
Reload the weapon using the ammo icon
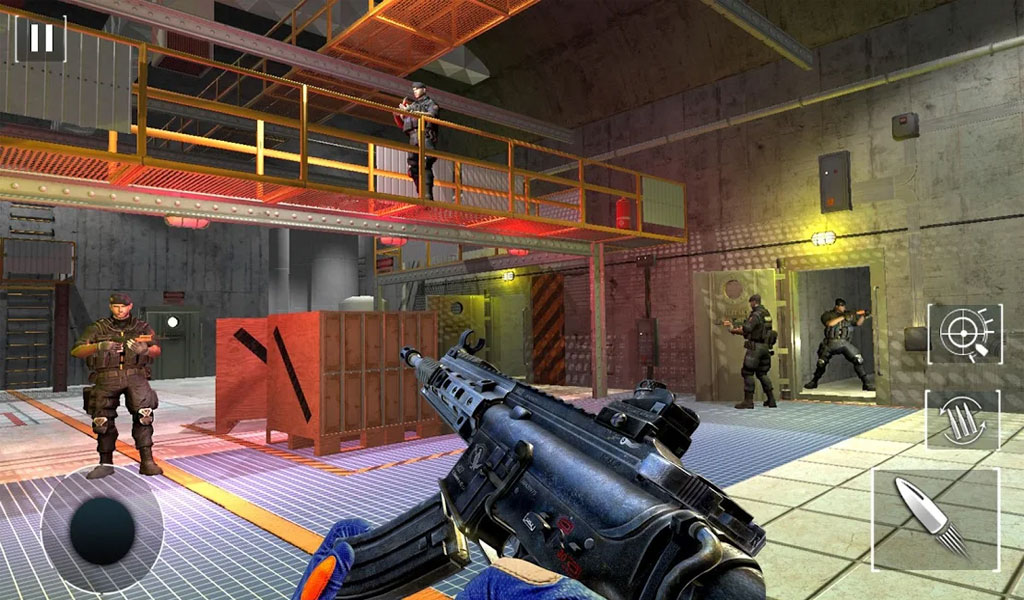click(x=962, y=420)
